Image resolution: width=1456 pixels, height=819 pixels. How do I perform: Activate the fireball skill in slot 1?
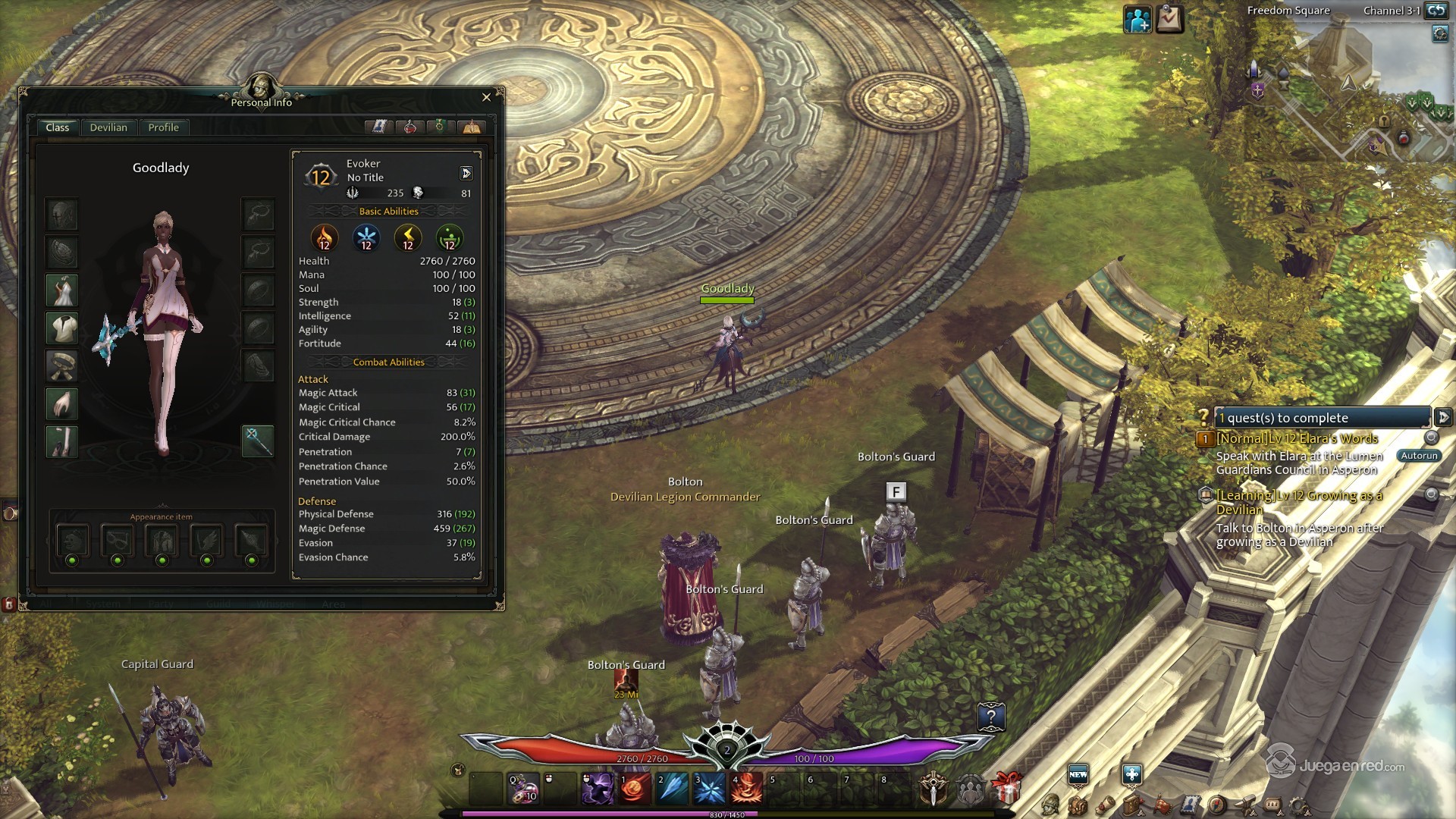635,789
